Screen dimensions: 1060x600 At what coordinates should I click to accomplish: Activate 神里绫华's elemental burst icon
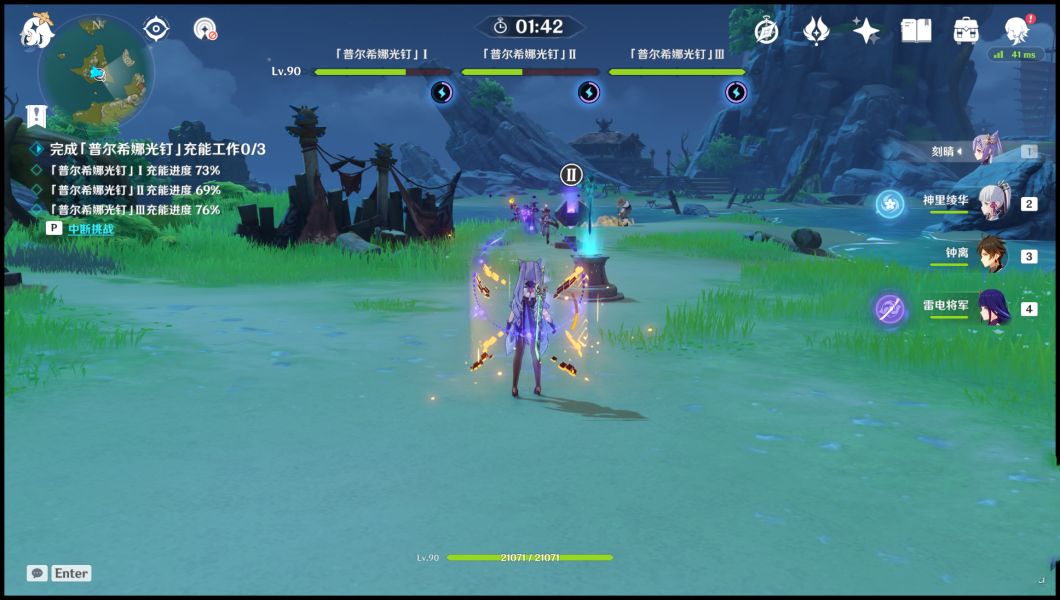889,204
